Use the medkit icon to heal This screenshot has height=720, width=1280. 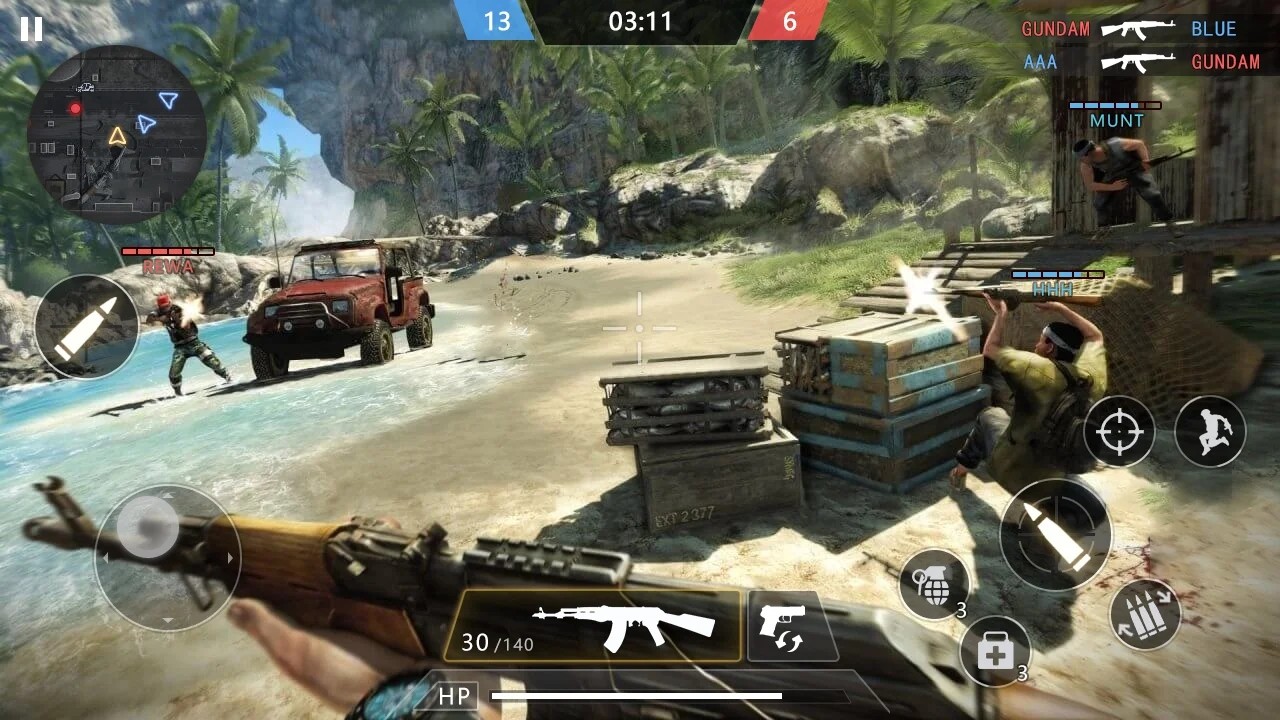point(994,650)
